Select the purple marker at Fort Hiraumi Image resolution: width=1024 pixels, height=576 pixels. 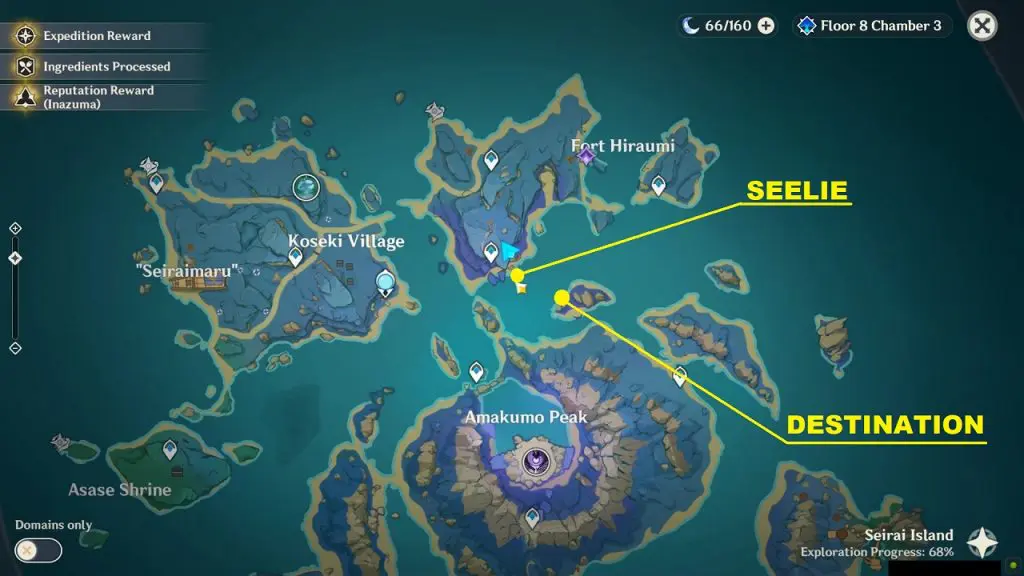point(587,155)
